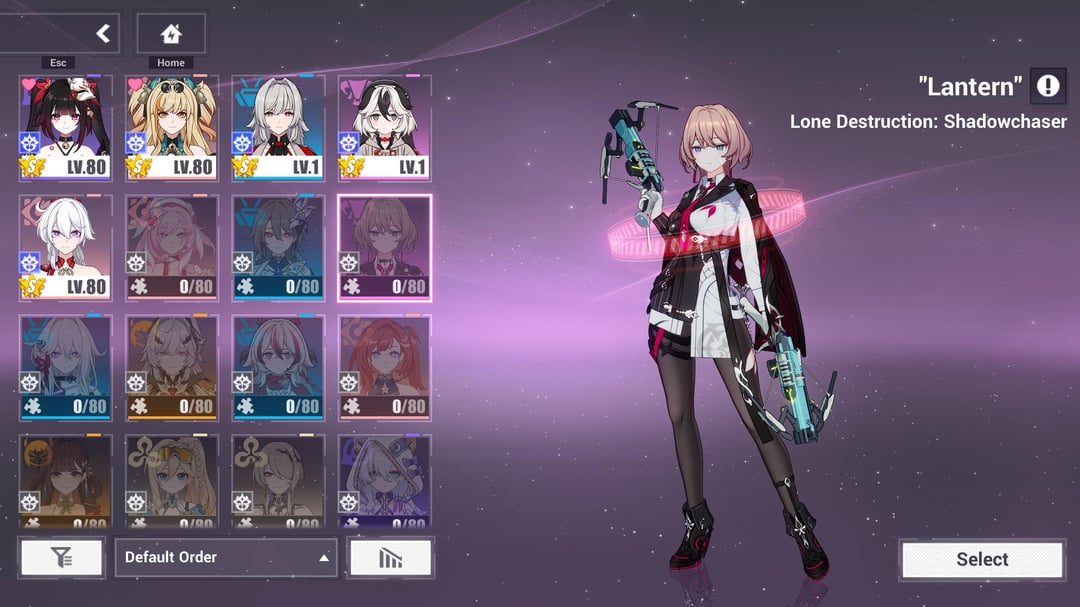Click the highlighted Lantern portrait in the grid
Image resolution: width=1080 pixels, height=607 pixels.
coord(384,247)
